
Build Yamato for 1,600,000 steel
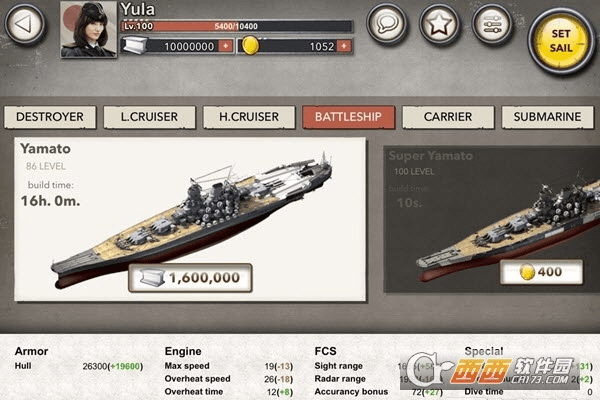(x=190, y=277)
